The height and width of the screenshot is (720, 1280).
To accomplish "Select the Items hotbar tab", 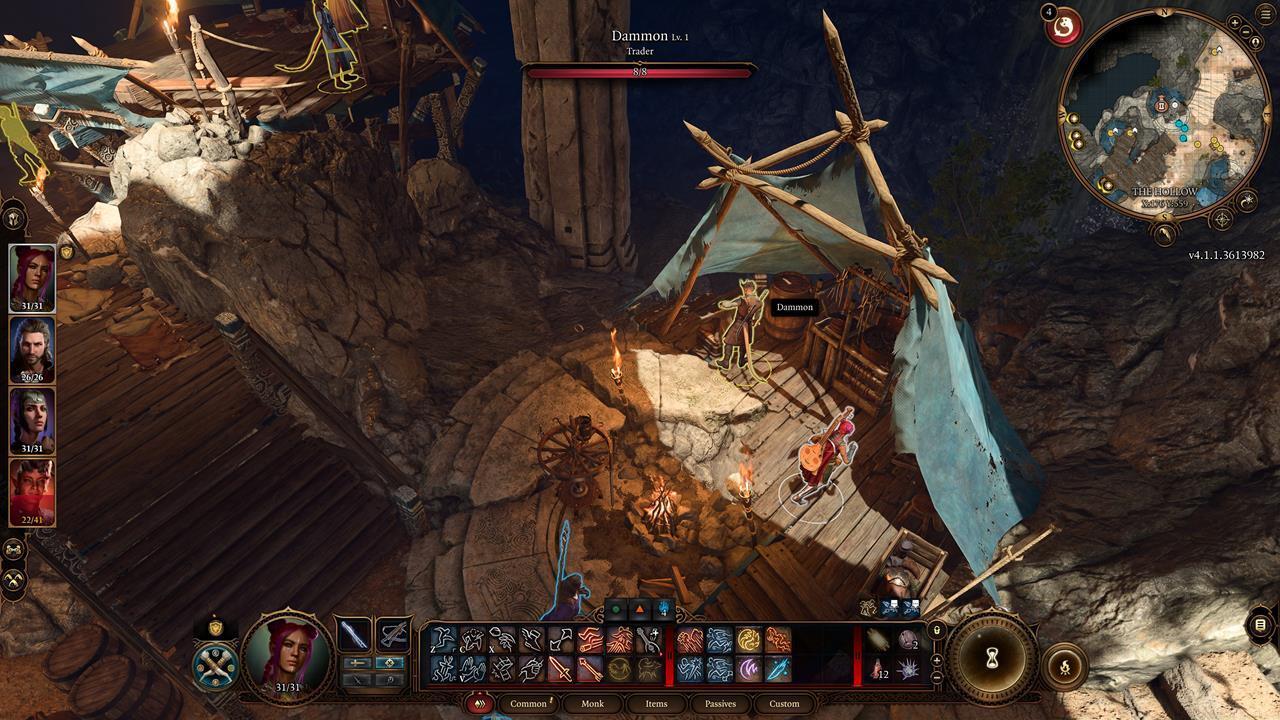I will (656, 704).
